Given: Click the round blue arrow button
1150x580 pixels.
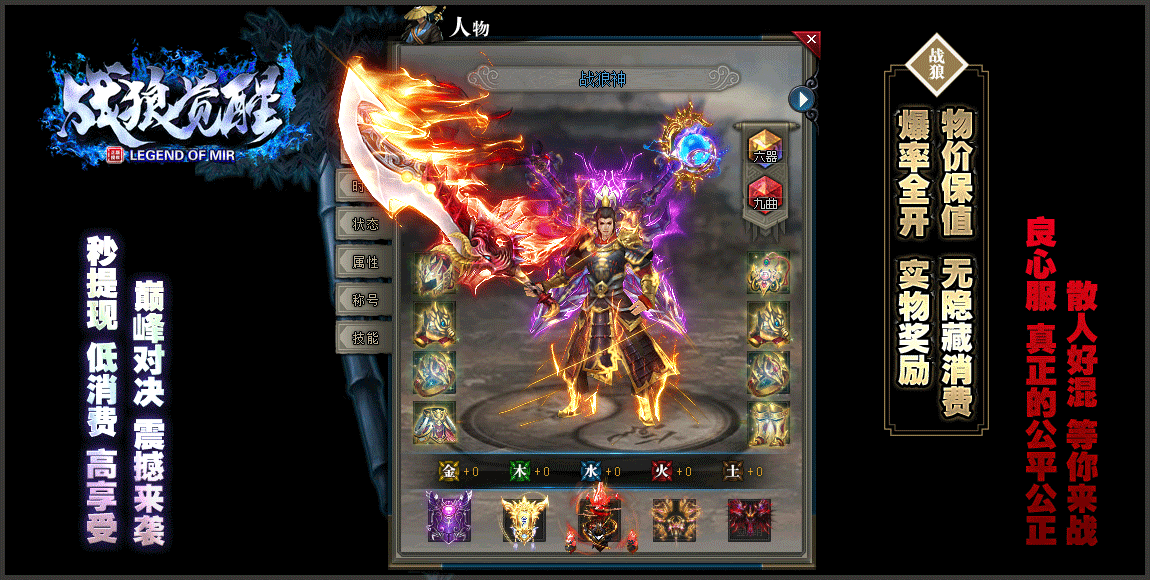Looking at the screenshot, I should 801,99.
